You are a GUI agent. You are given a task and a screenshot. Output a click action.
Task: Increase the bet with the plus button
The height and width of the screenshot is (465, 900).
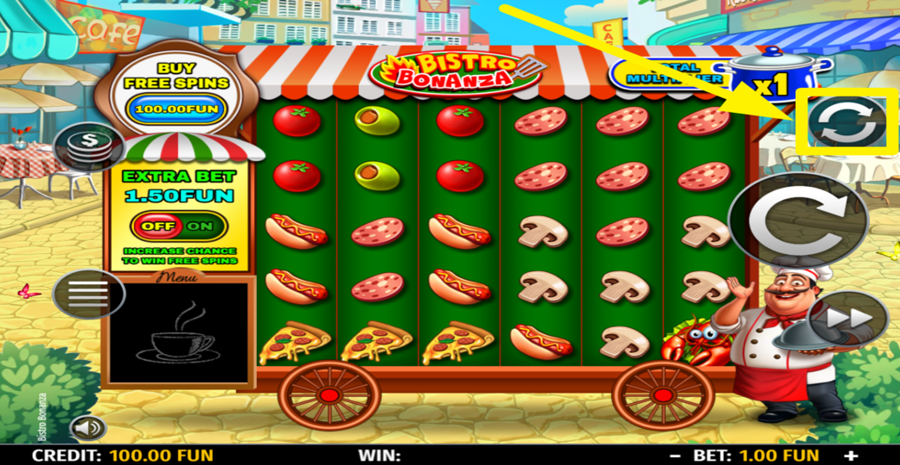coord(851,456)
